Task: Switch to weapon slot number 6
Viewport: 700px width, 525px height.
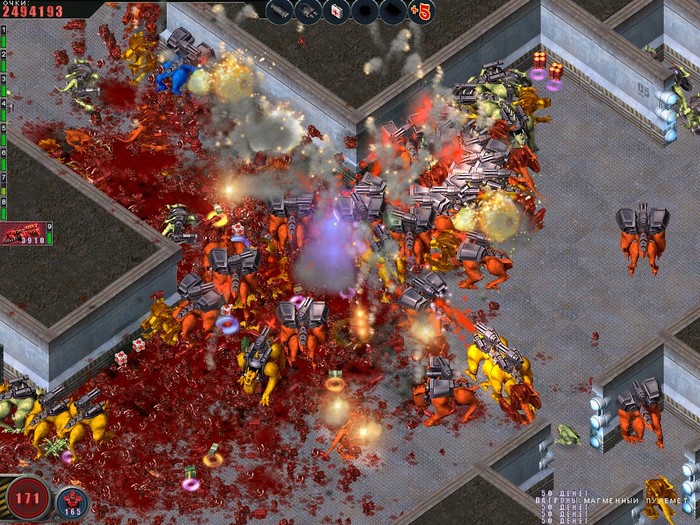Action: (x=4, y=156)
